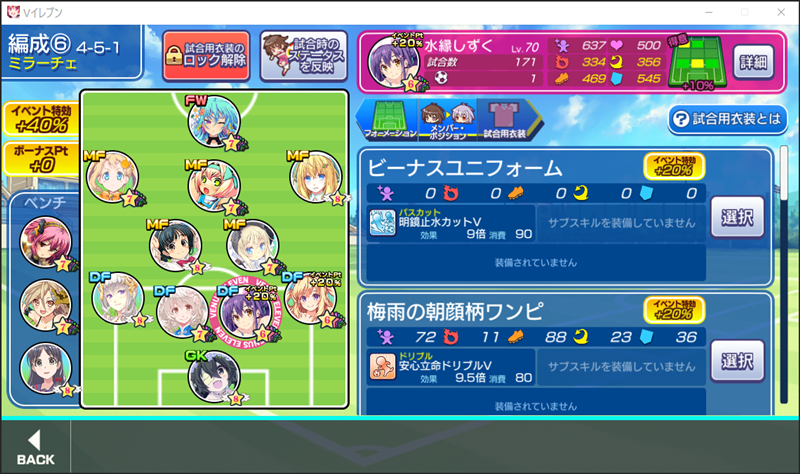Show the 試合用衣装とは help

(728, 119)
